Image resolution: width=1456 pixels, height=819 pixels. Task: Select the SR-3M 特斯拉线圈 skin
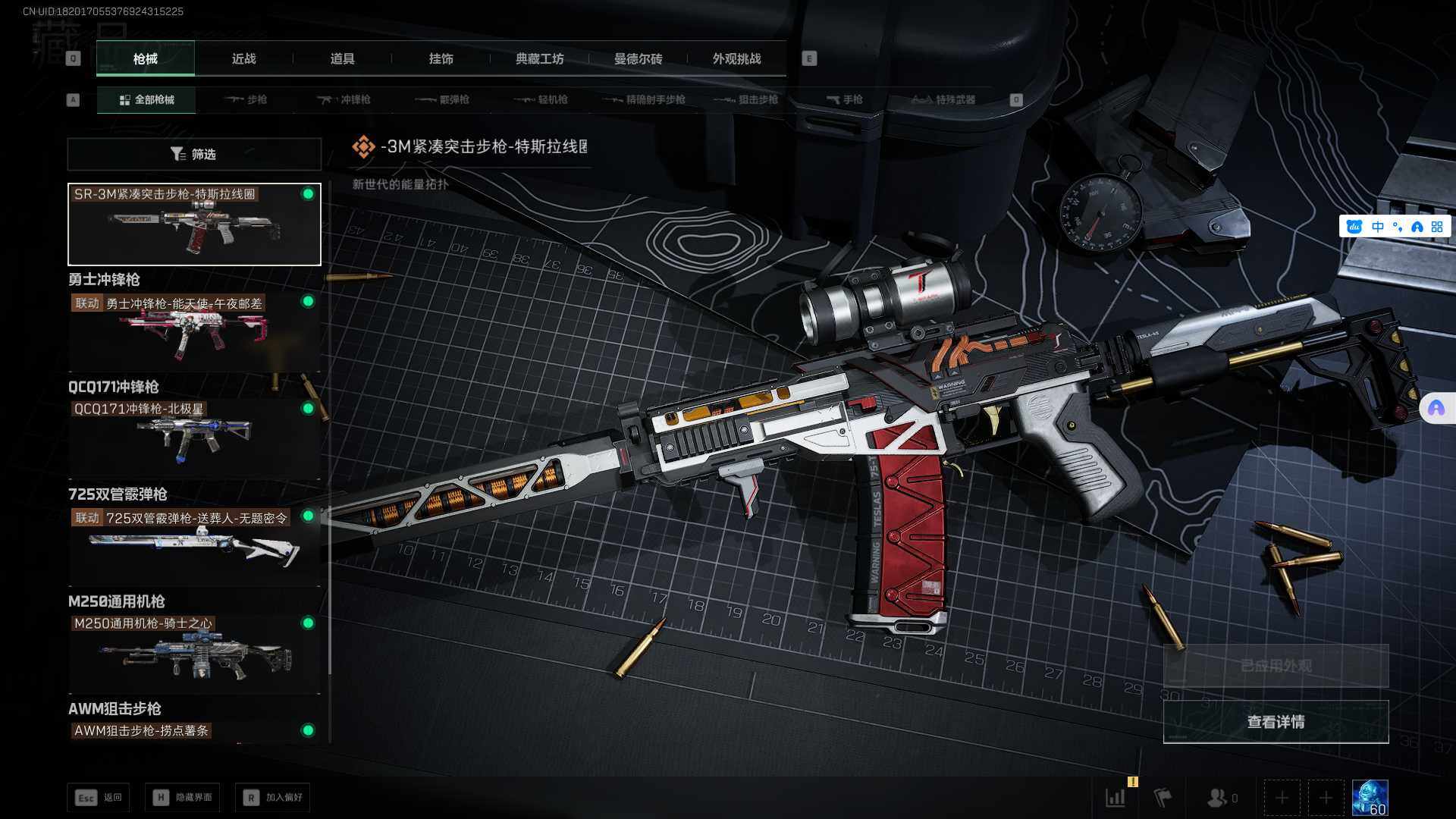pos(194,224)
